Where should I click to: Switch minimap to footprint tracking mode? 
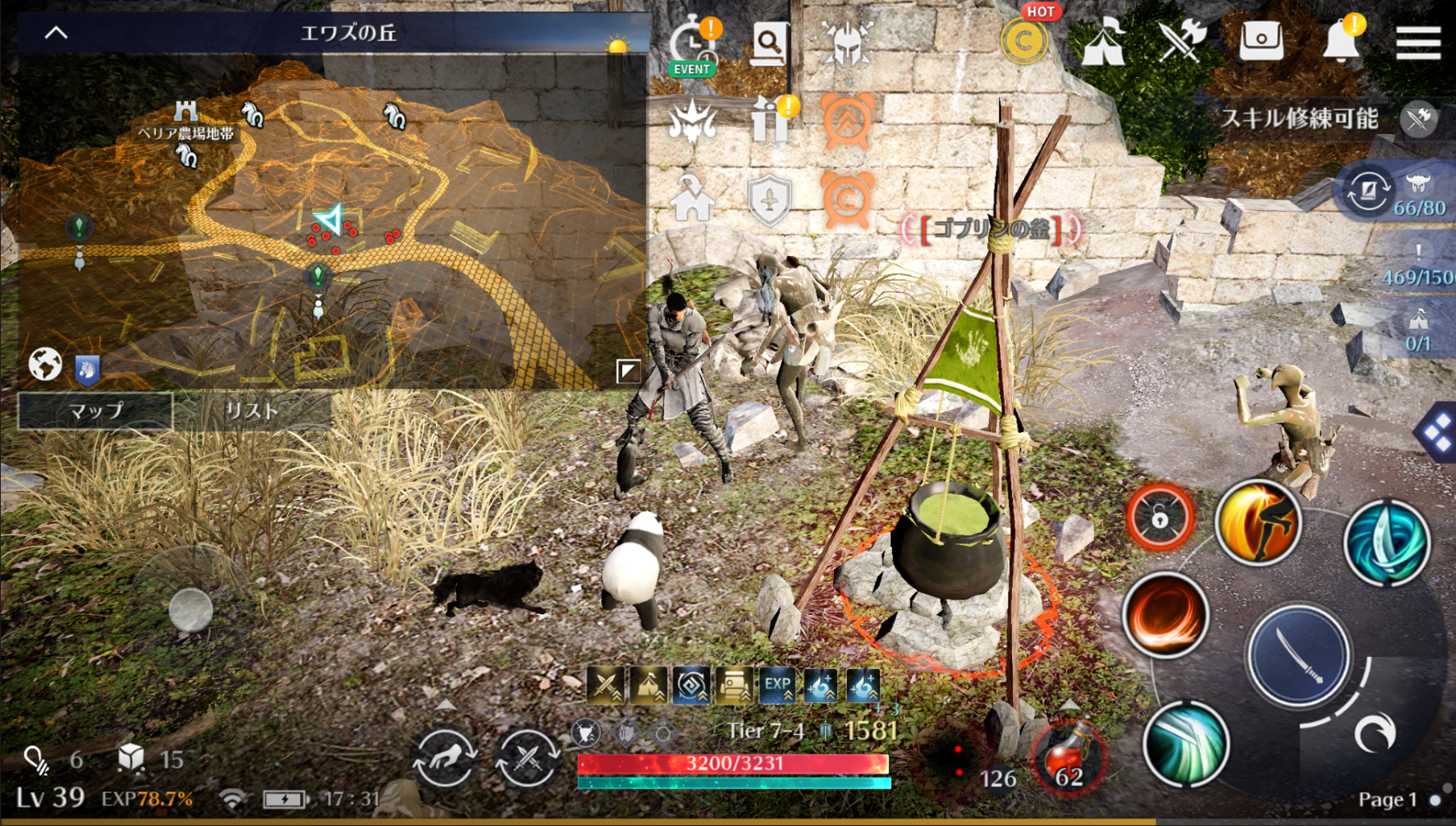(88, 369)
